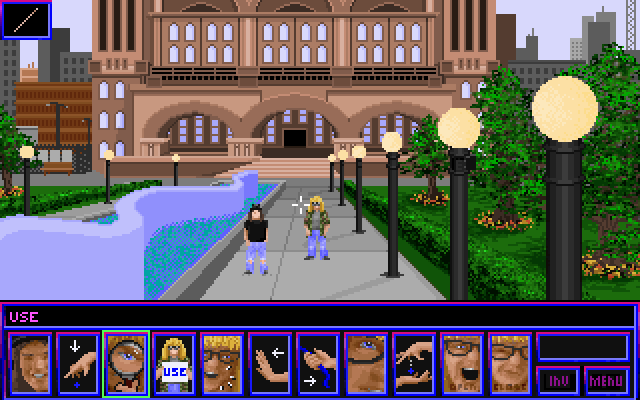Choose the magnifying glass look icon
The height and width of the screenshot is (400, 640).
point(126,364)
